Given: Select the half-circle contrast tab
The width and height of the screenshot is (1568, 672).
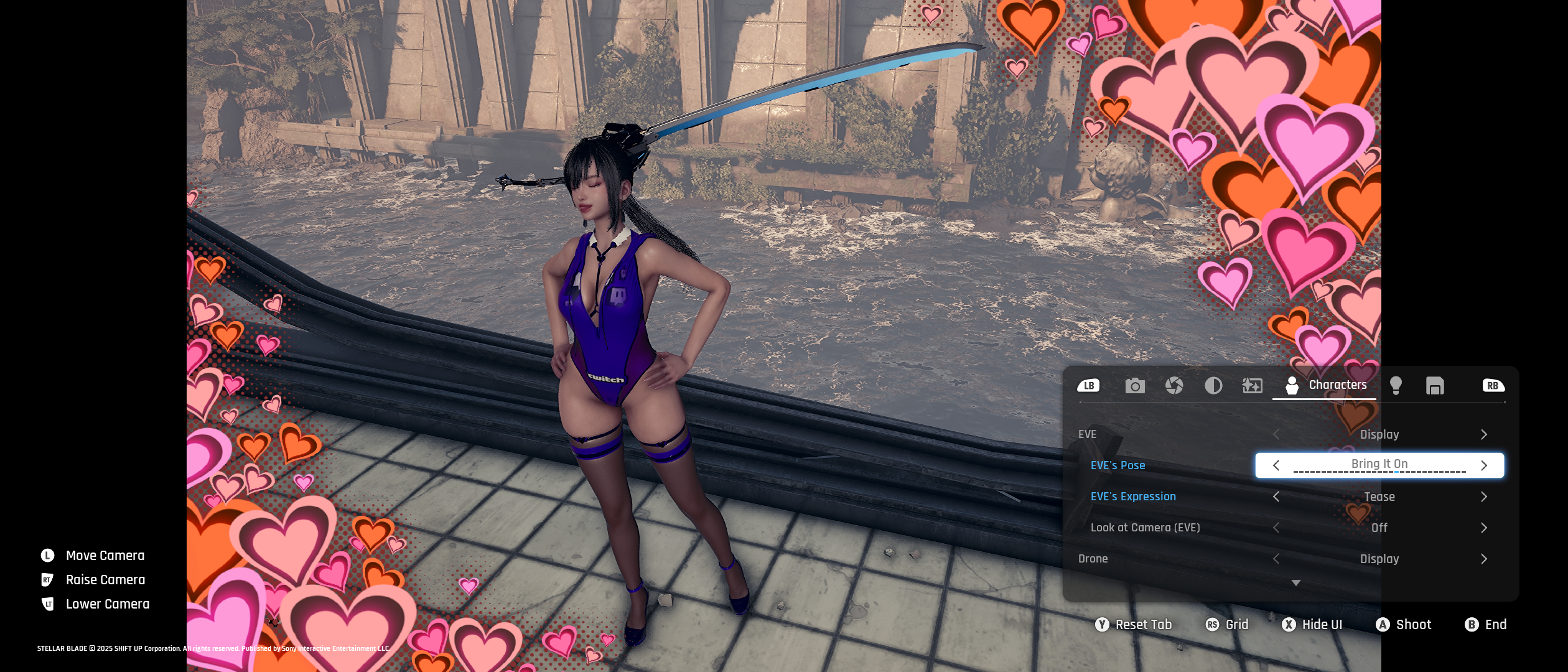Looking at the screenshot, I should click(x=1213, y=386).
